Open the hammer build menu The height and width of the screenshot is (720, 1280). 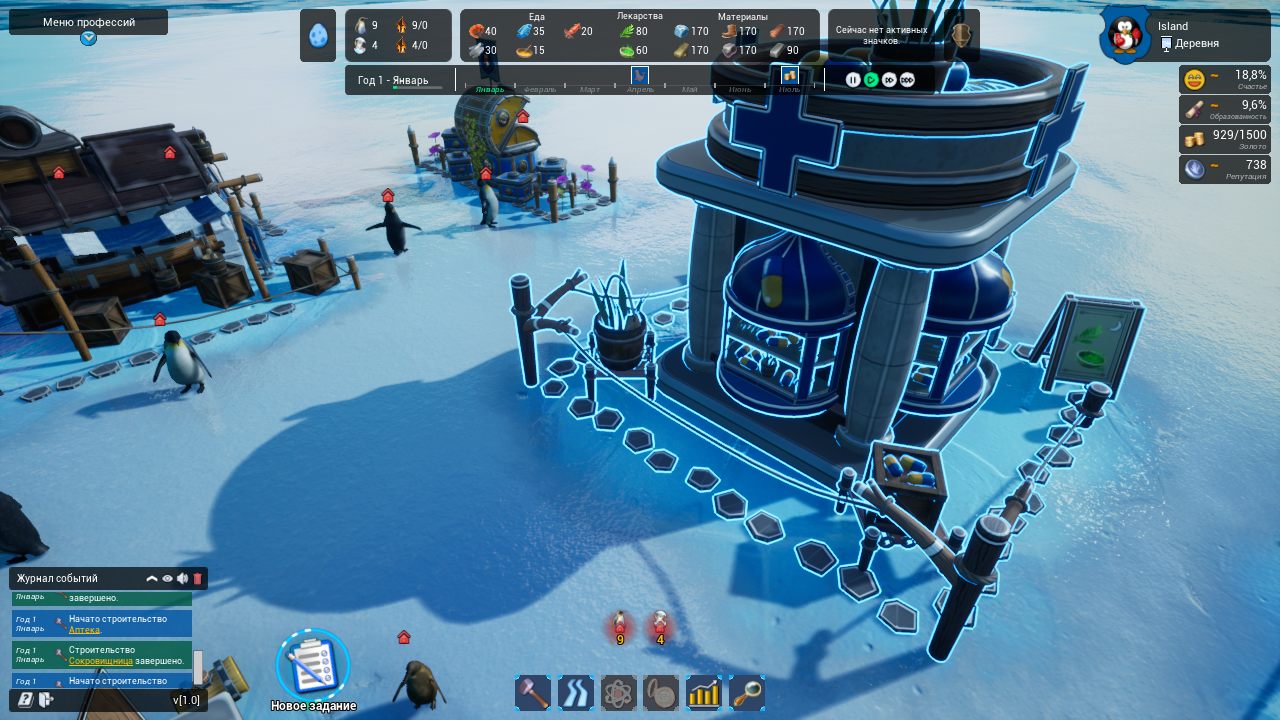pos(532,692)
